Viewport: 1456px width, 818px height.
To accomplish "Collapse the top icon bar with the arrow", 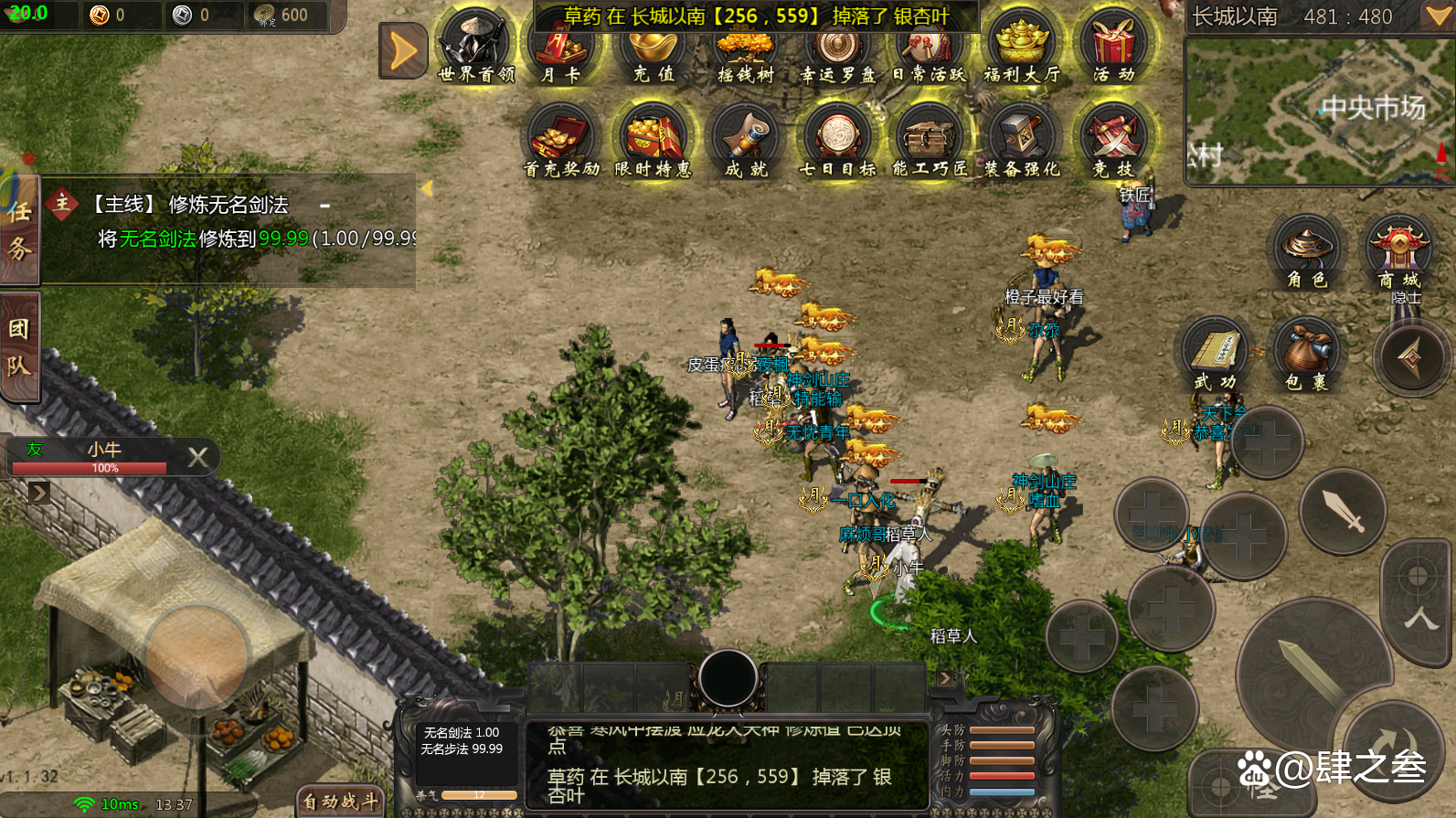I will pos(403,51).
